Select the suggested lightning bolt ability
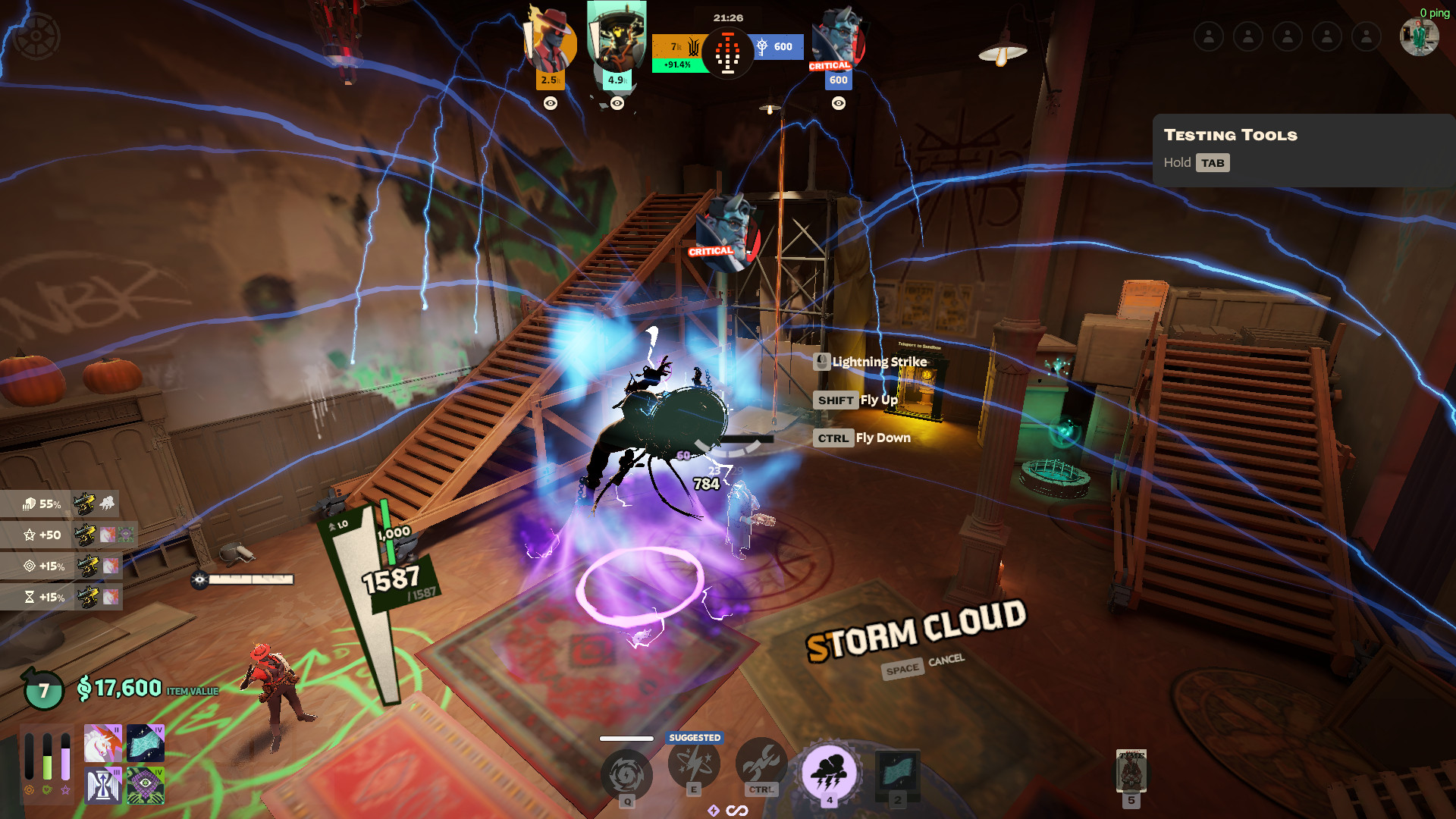This screenshot has width=1456, height=819. click(x=694, y=764)
